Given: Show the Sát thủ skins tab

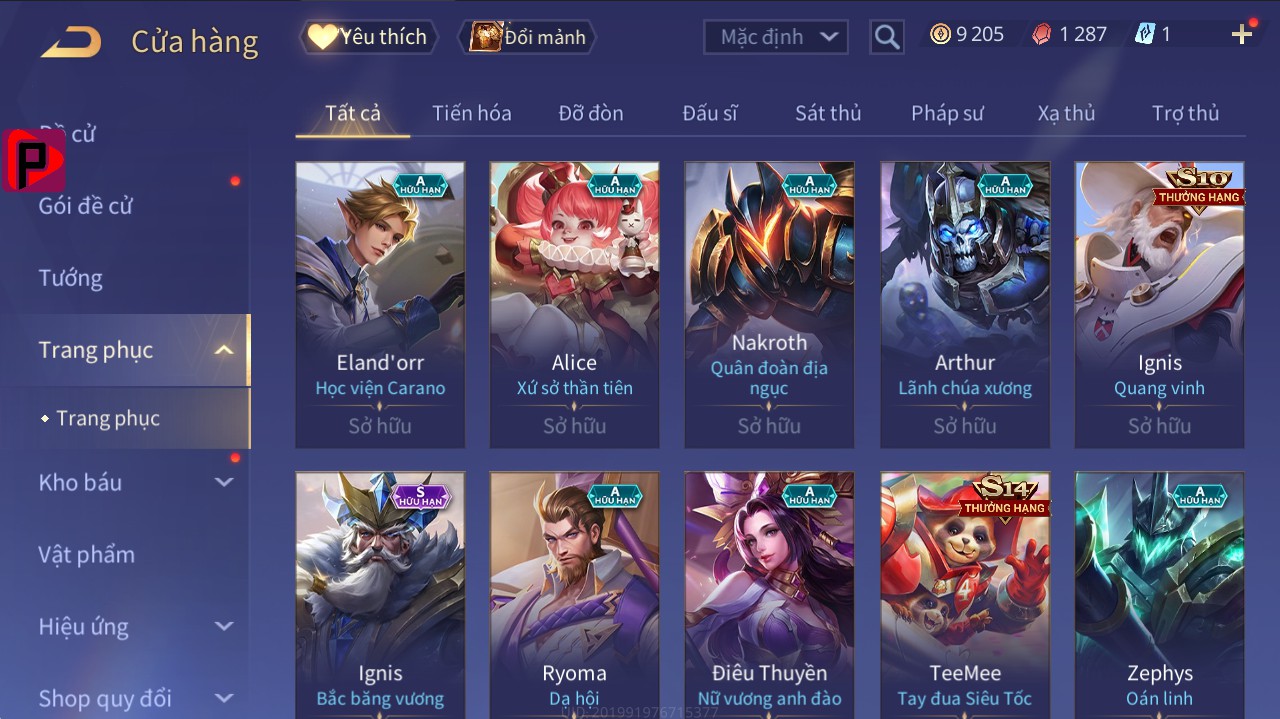Looking at the screenshot, I should 827,113.
